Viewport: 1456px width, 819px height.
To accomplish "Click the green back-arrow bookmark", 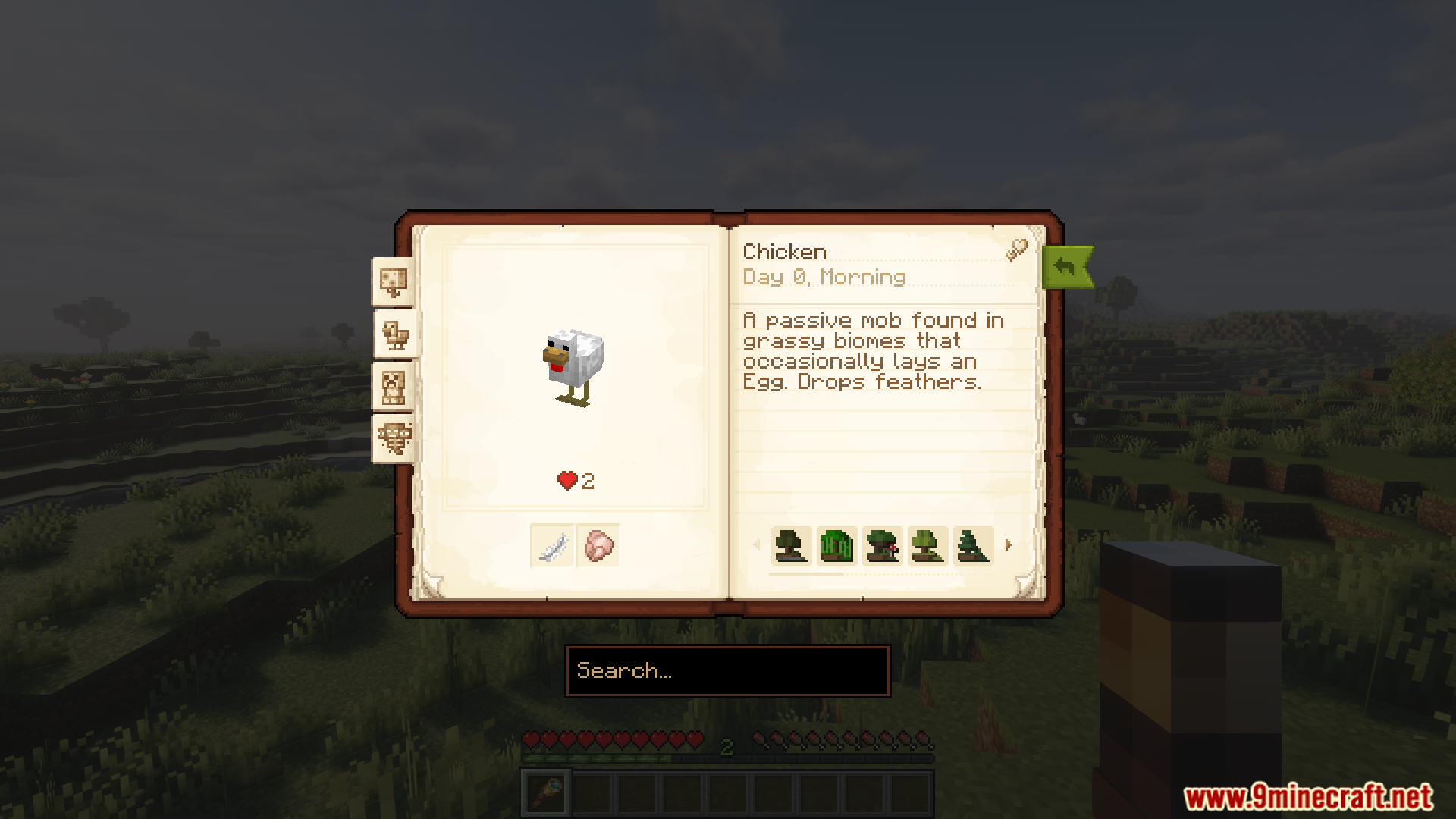I will (x=1066, y=267).
